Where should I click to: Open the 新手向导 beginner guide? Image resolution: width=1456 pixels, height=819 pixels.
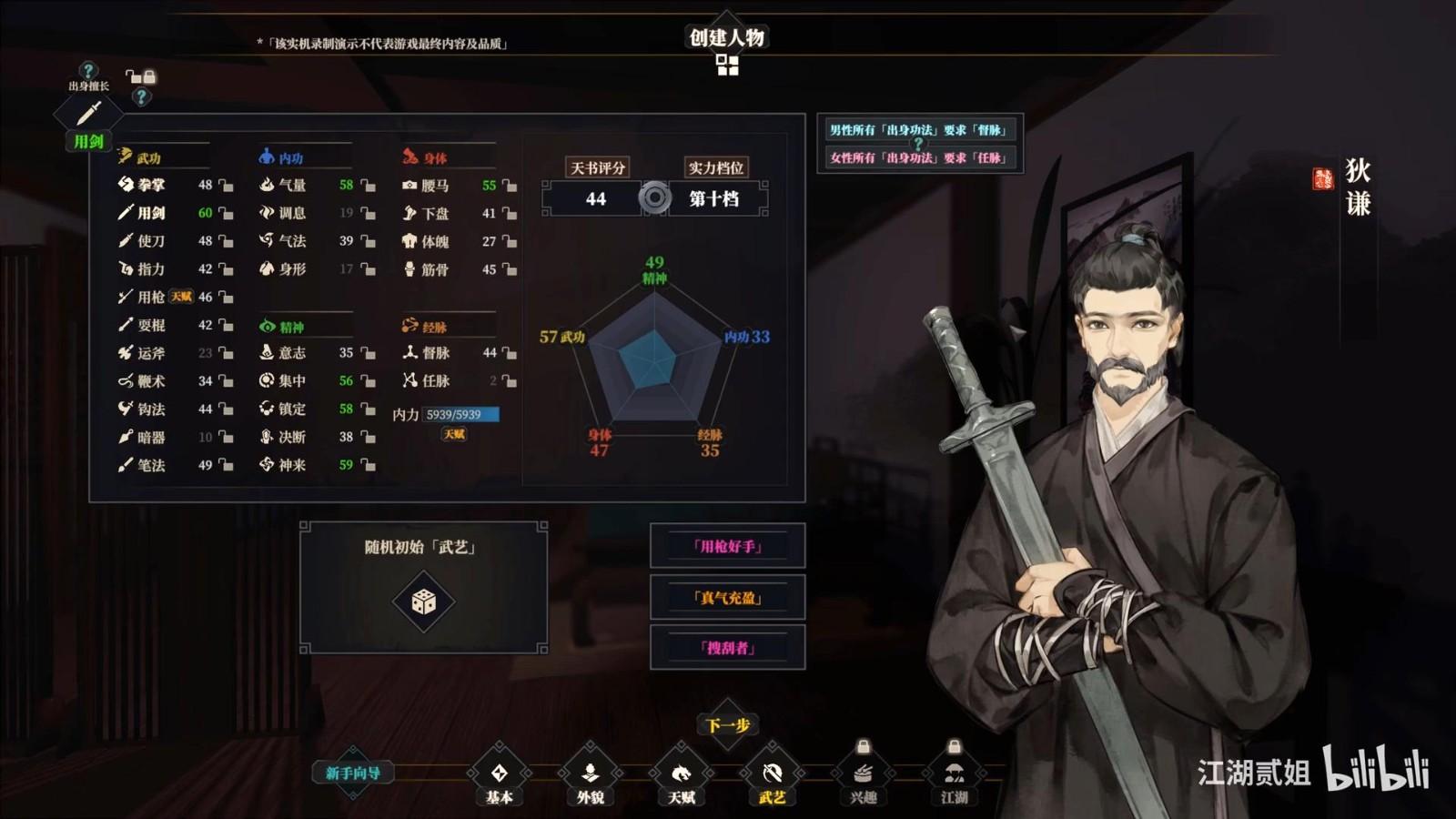click(x=353, y=773)
